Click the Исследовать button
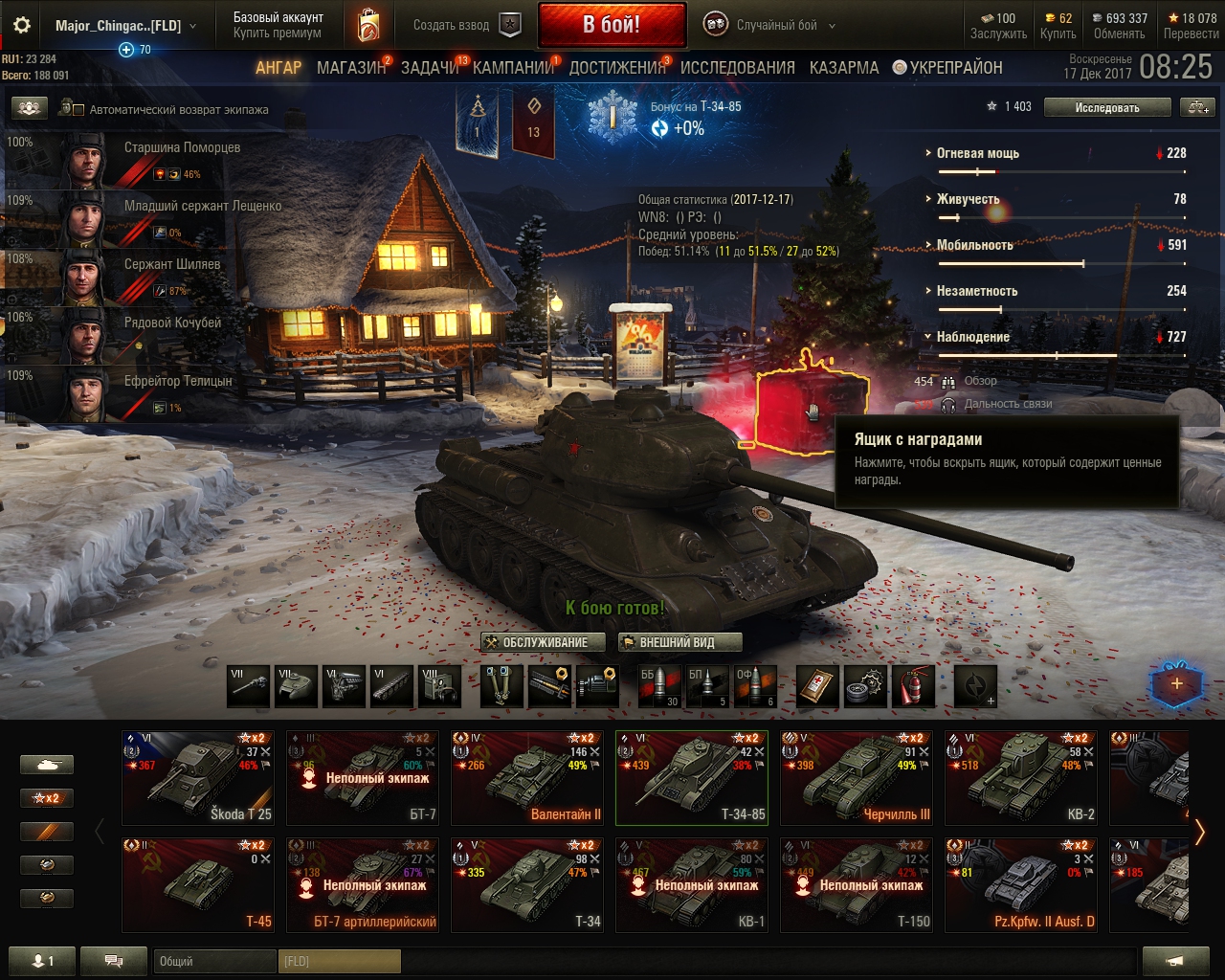The height and width of the screenshot is (980, 1225). pyautogui.click(x=1106, y=107)
